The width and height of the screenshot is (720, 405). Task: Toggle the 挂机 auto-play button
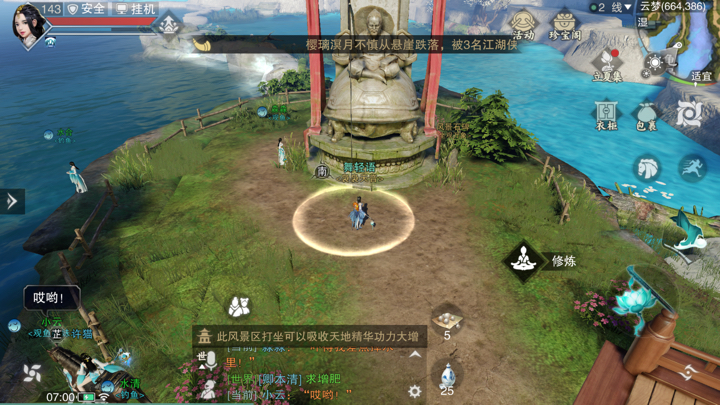(x=136, y=9)
